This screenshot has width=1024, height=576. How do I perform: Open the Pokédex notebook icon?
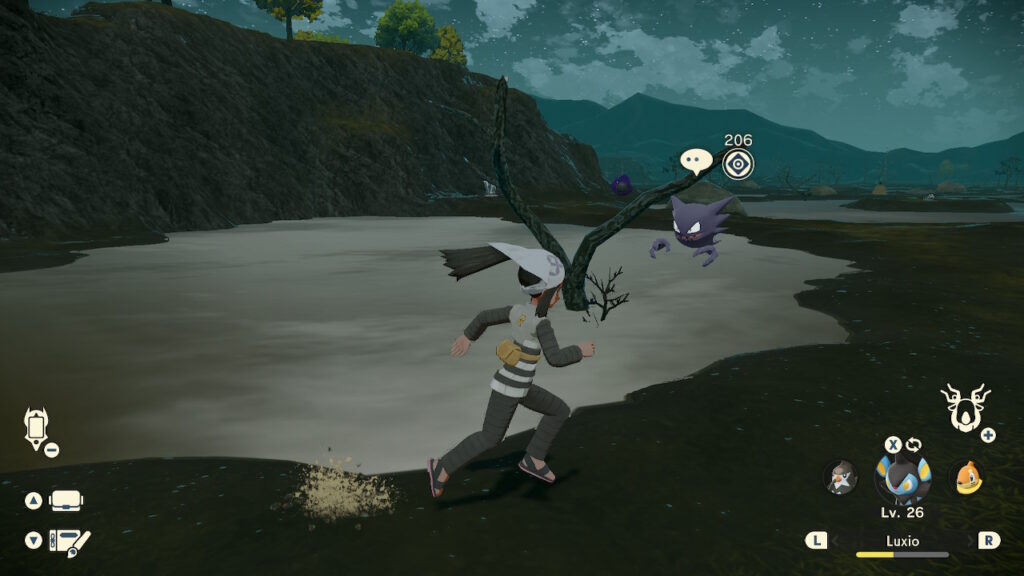pos(69,541)
